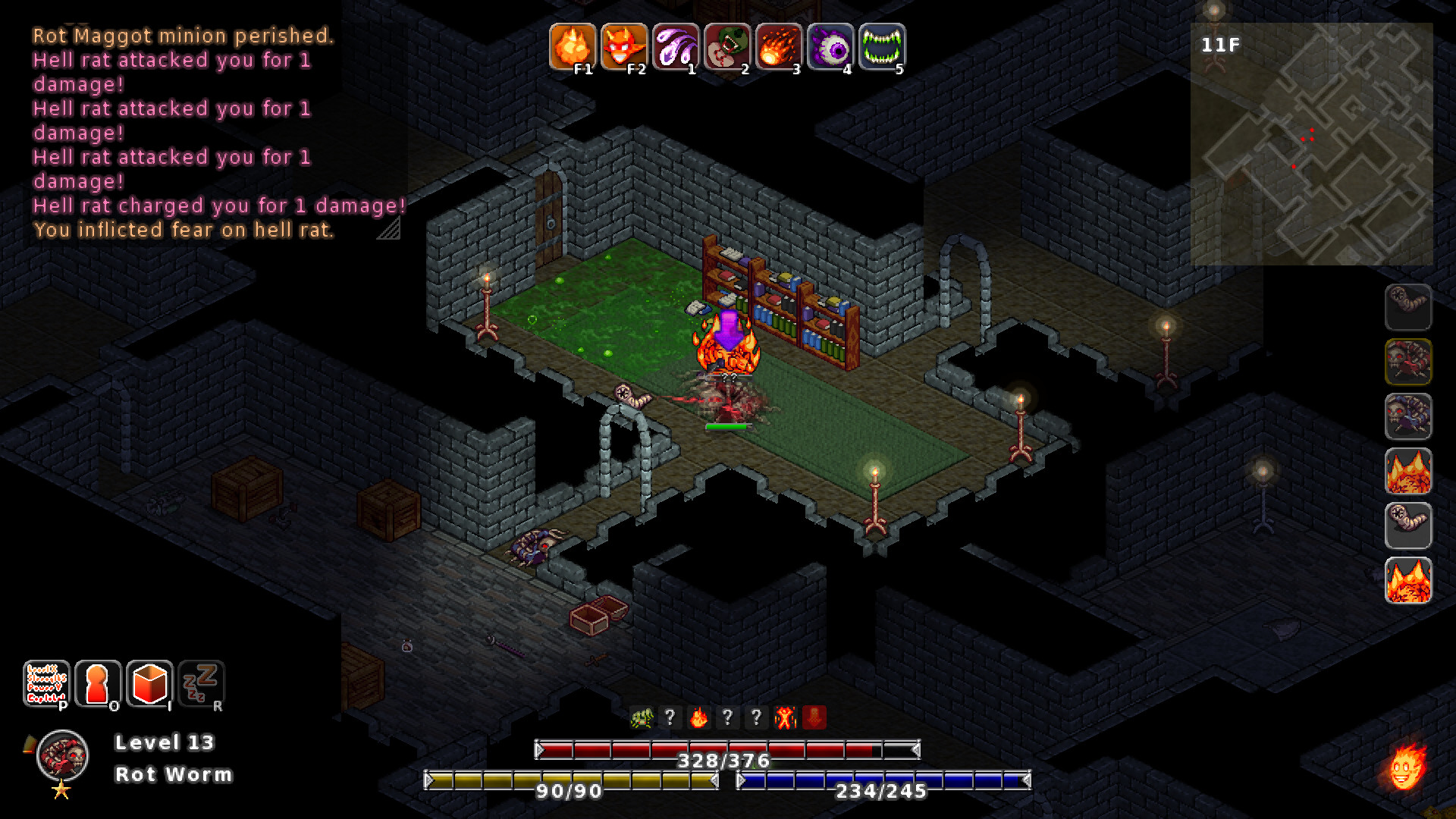The image size is (1456, 819).
Task: Inspect the red down-arrow debuff icon
Action: (814, 717)
